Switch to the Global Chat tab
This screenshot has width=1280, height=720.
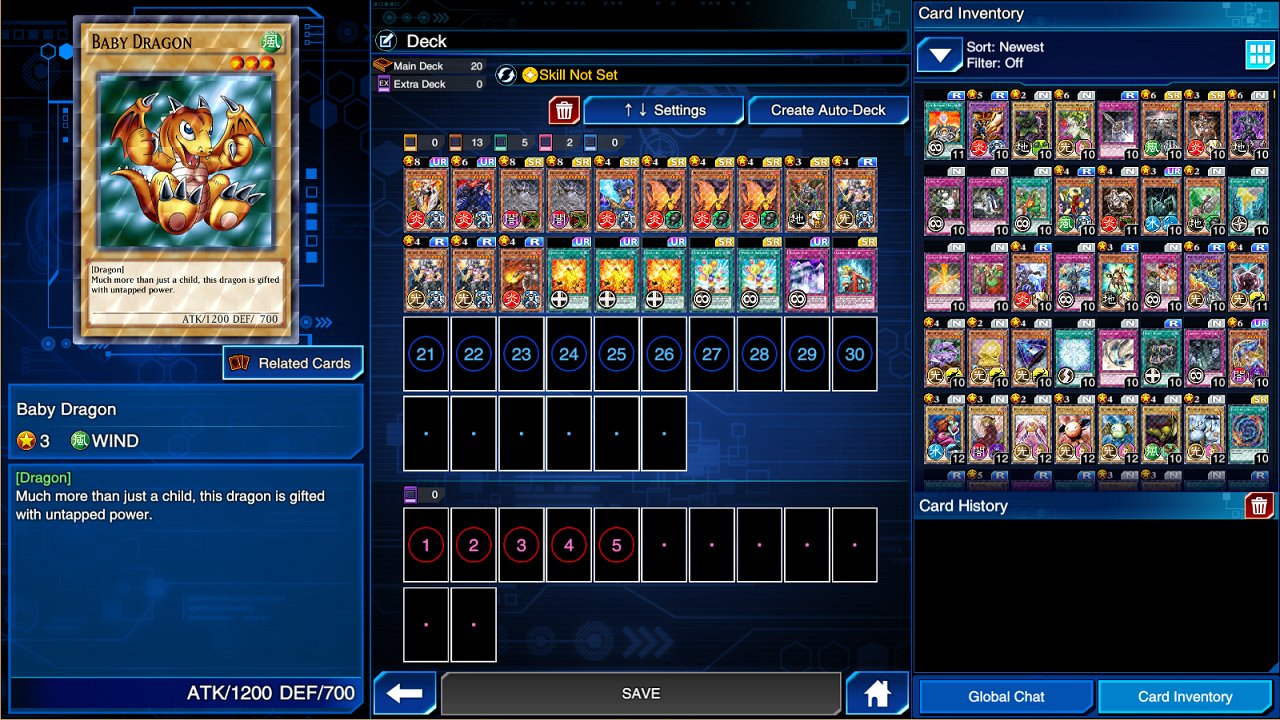tap(1006, 696)
